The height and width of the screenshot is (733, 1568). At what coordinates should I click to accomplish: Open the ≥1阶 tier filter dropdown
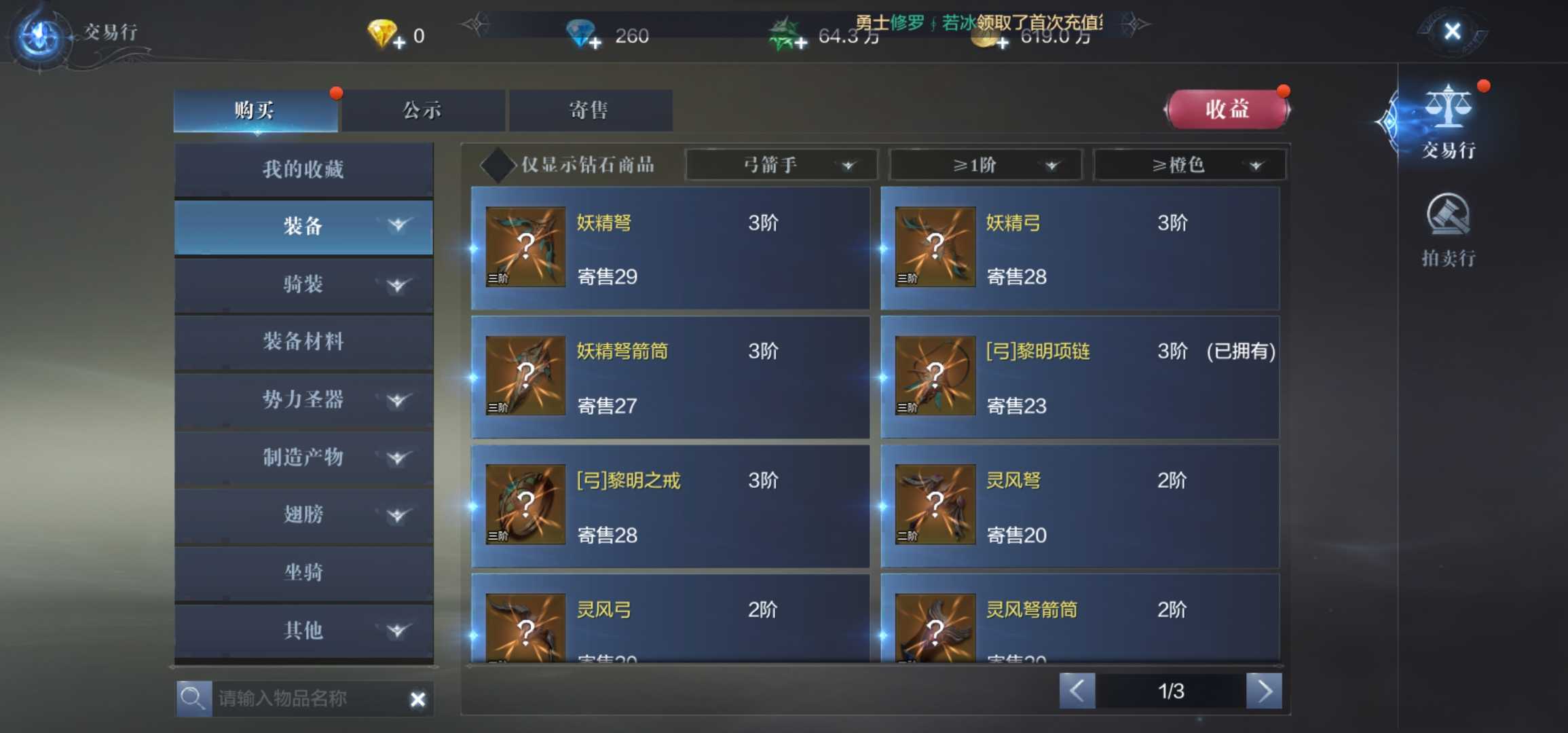pyautogui.click(x=984, y=165)
